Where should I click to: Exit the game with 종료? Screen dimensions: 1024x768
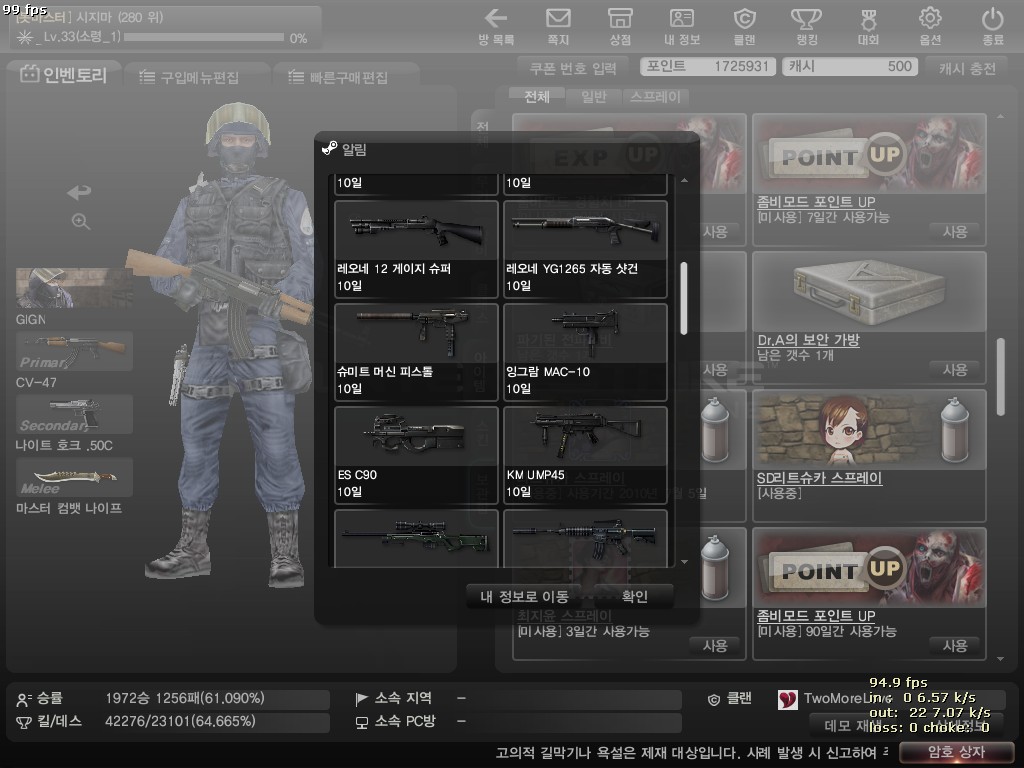point(992,27)
